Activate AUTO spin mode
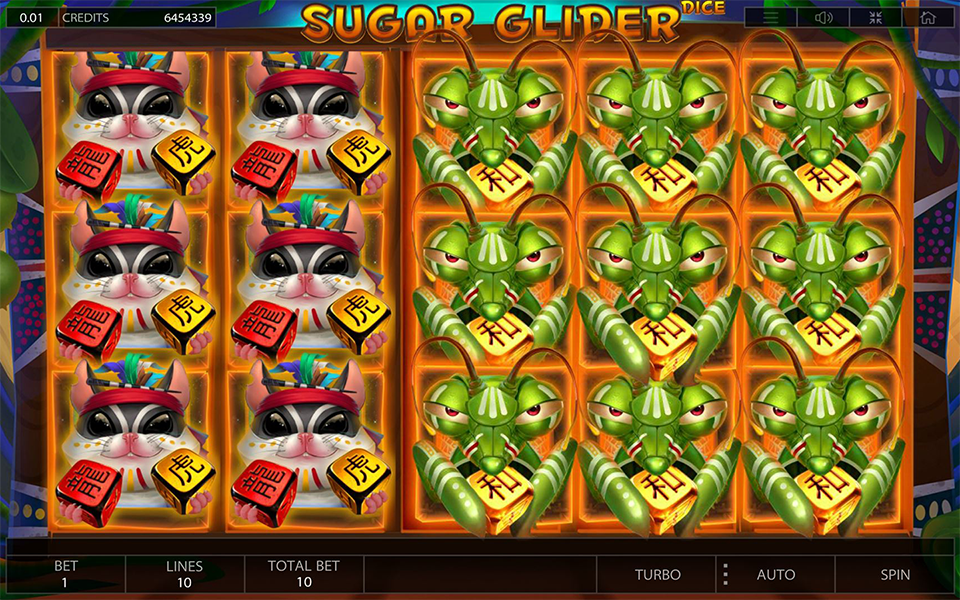Viewport: 960px width, 600px height. click(776, 575)
